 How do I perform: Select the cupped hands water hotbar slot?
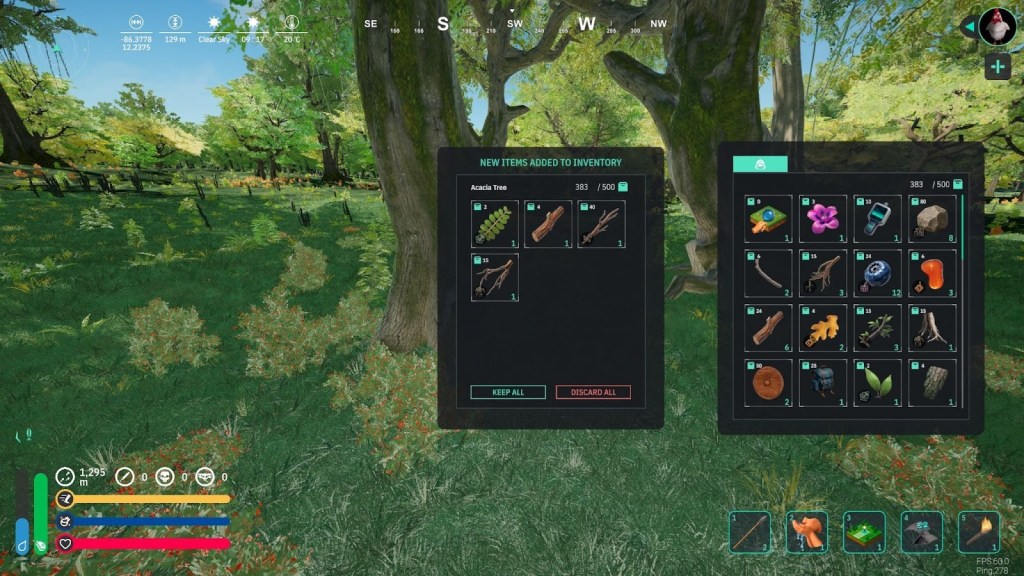pos(806,532)
